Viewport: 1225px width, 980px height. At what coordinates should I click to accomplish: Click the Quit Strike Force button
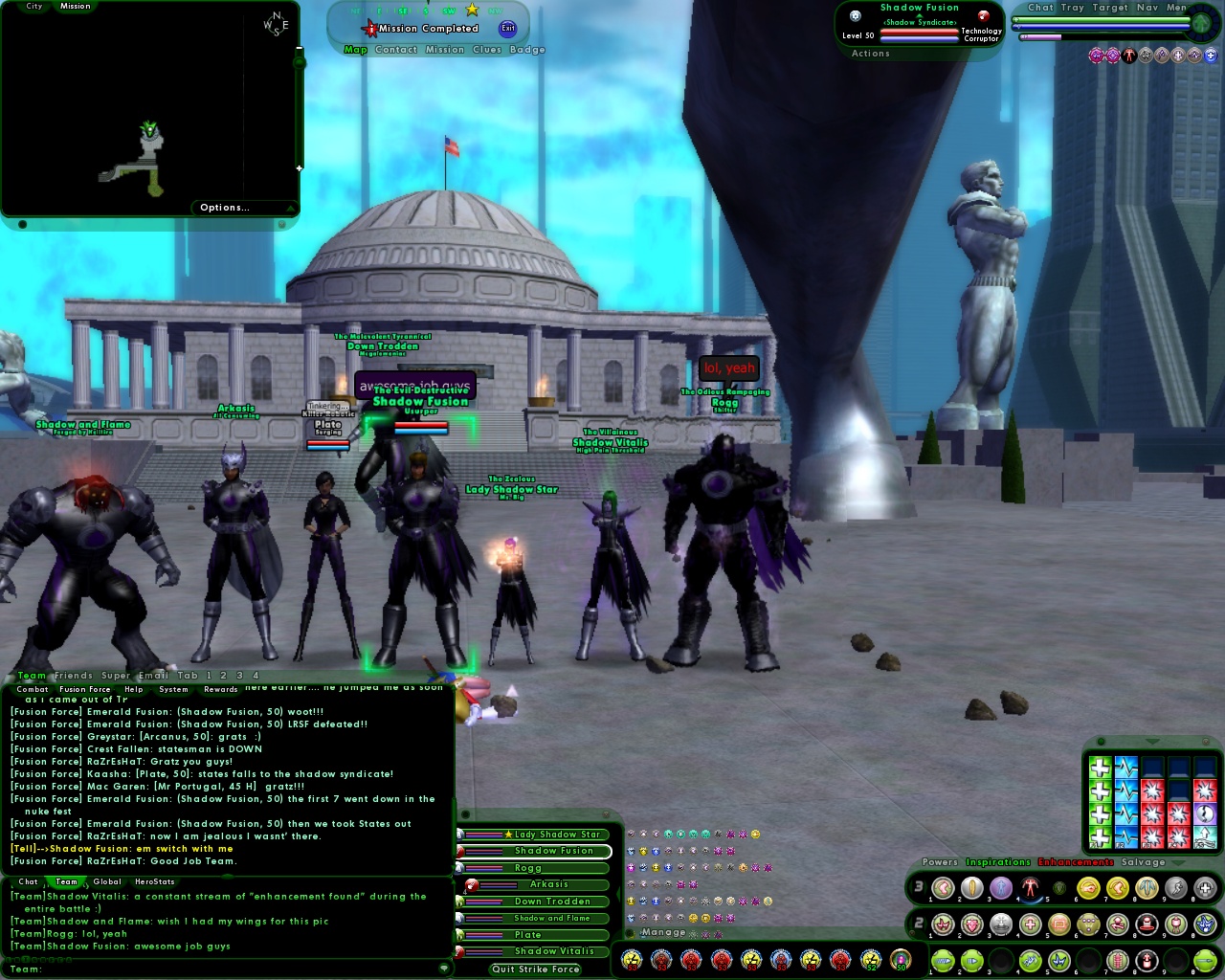point(536,969)
